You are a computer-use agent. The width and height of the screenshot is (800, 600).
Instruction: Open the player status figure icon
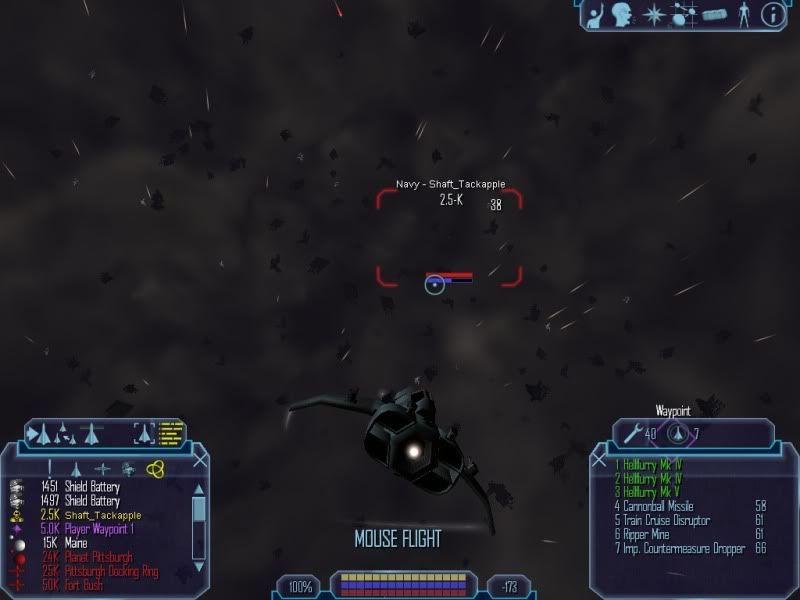[741, 14]
